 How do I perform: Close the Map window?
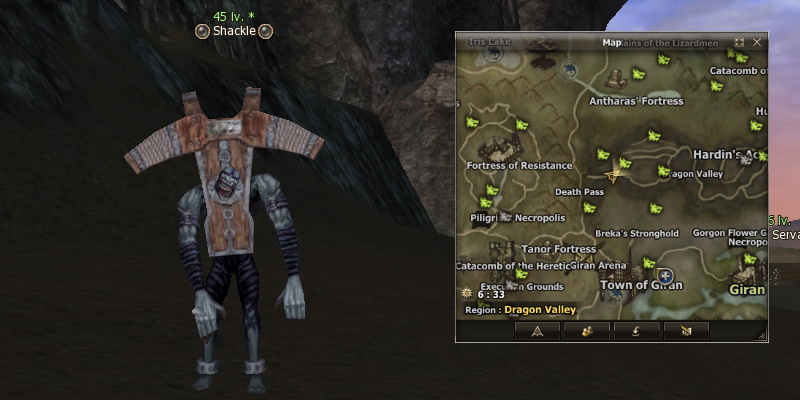coord(757,43)
